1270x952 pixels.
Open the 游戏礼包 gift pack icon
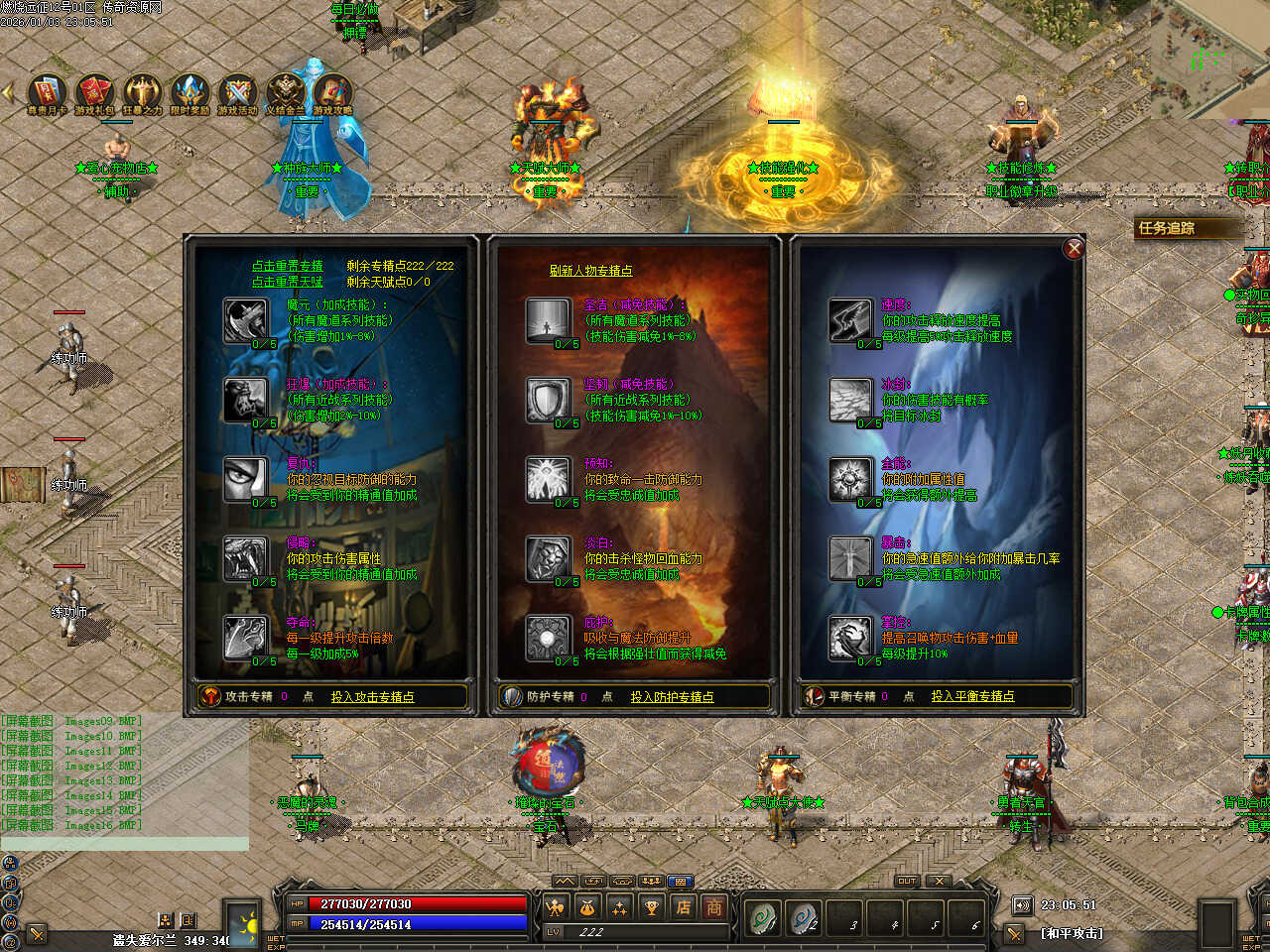pyautogui.click(x=94, y=92)
